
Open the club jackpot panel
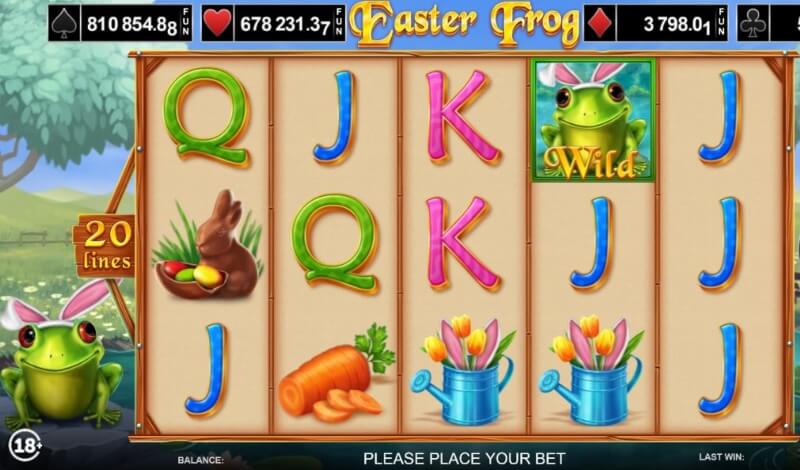(769, 22)
